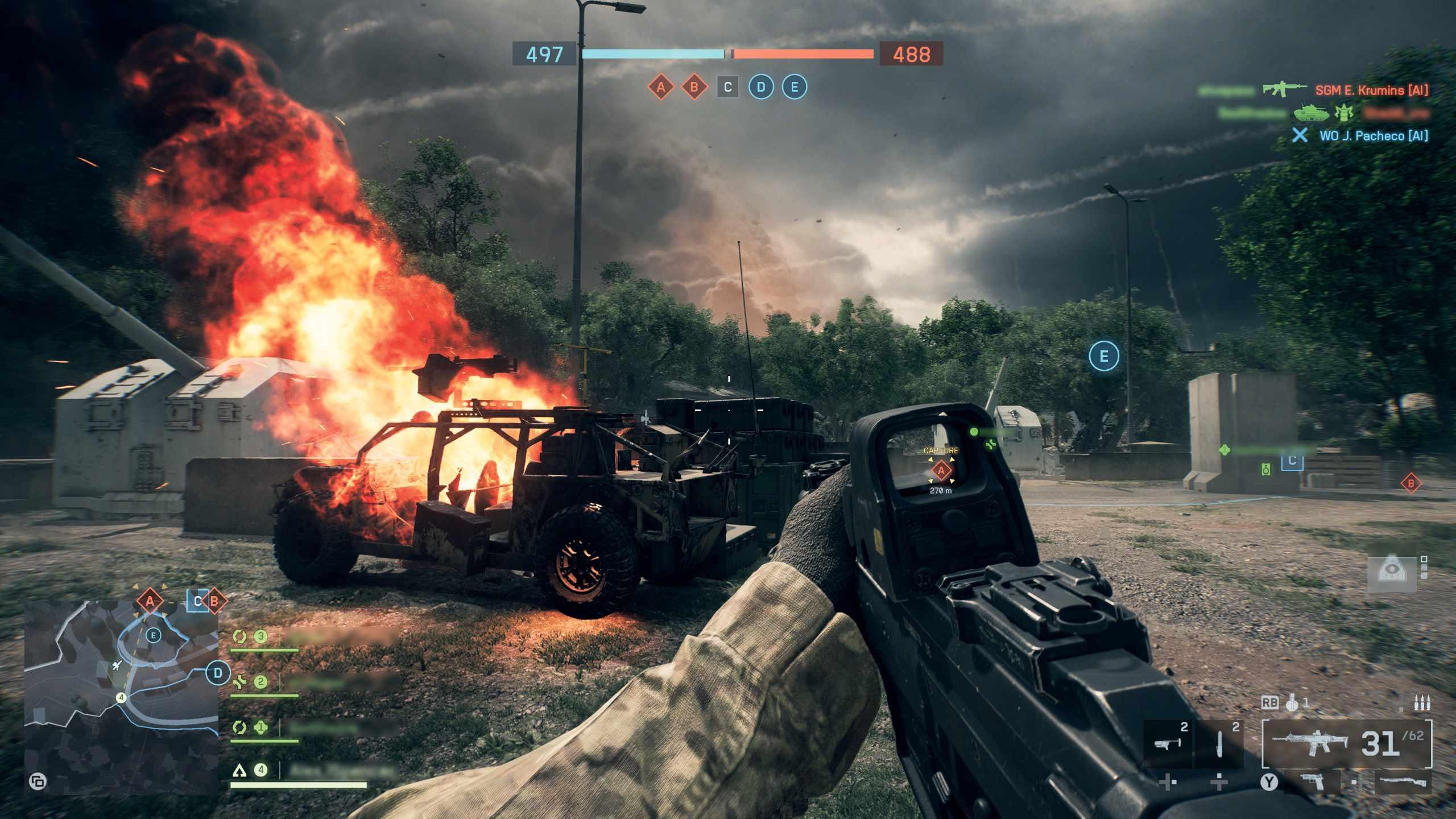
Task: Click the WO J. Pacheco kill feed entry
Action: (1373, 135)
